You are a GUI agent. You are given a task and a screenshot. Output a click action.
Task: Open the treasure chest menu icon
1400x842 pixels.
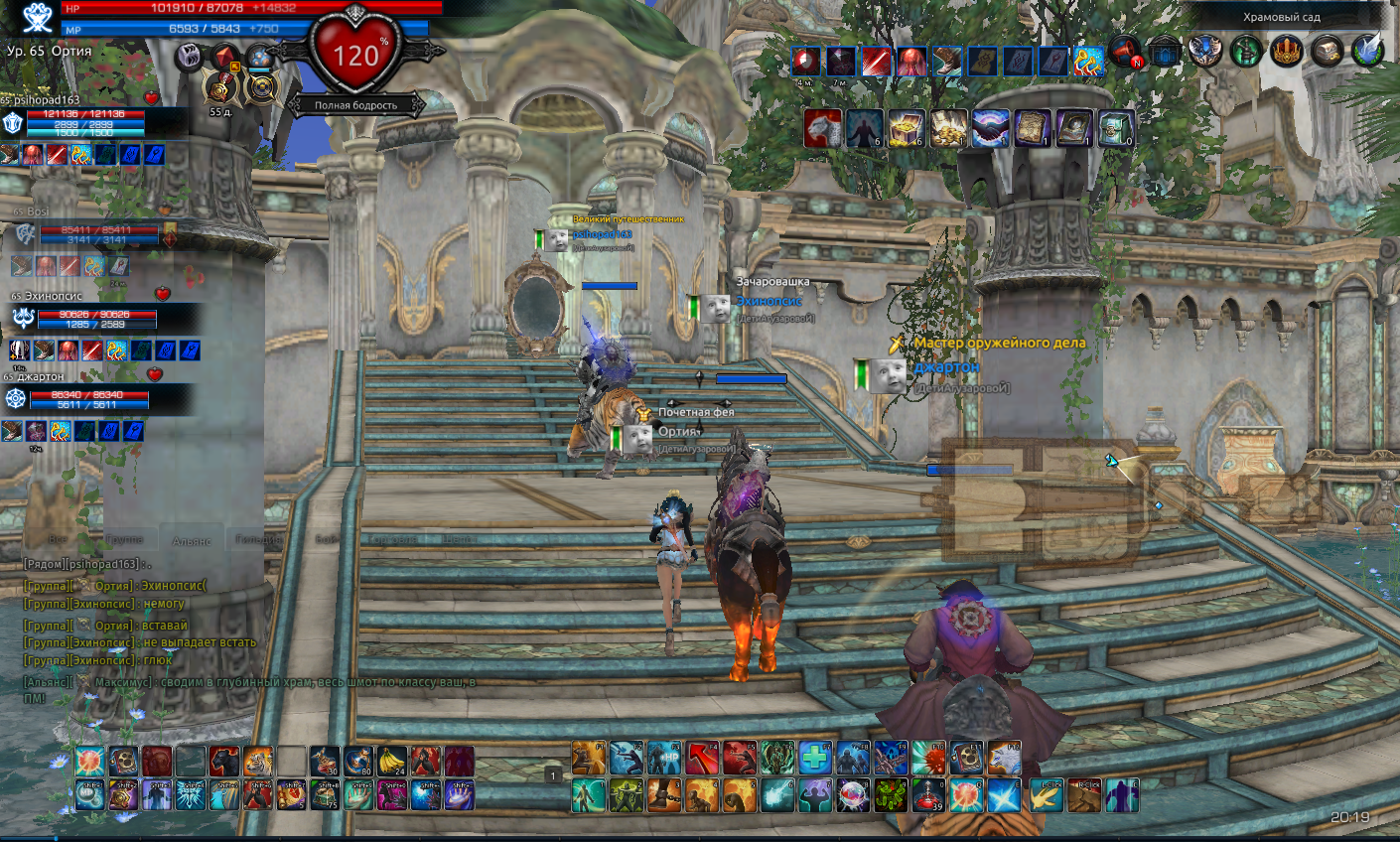pyautogui.click(x=1328, y=50)
